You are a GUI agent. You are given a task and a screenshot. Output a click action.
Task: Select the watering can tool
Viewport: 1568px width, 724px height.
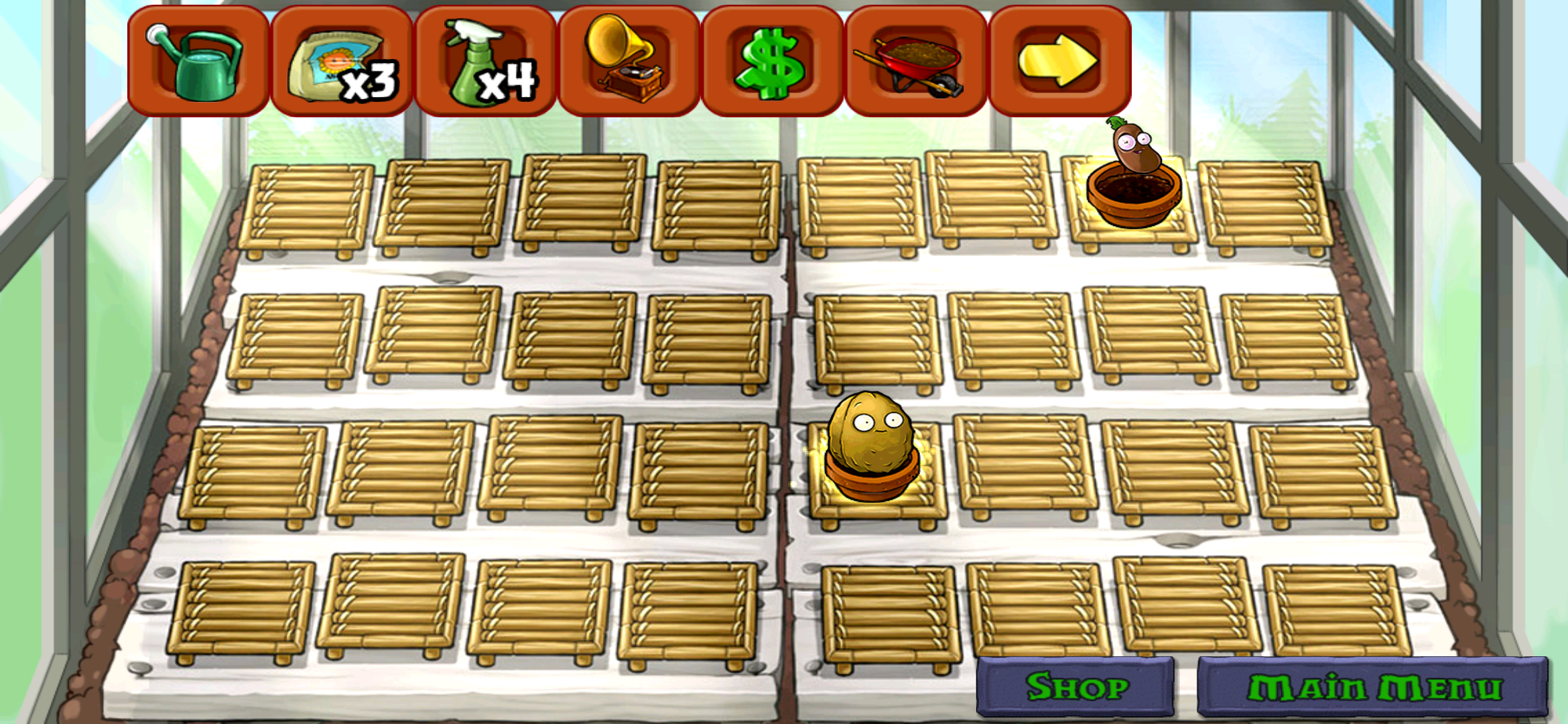198,60
